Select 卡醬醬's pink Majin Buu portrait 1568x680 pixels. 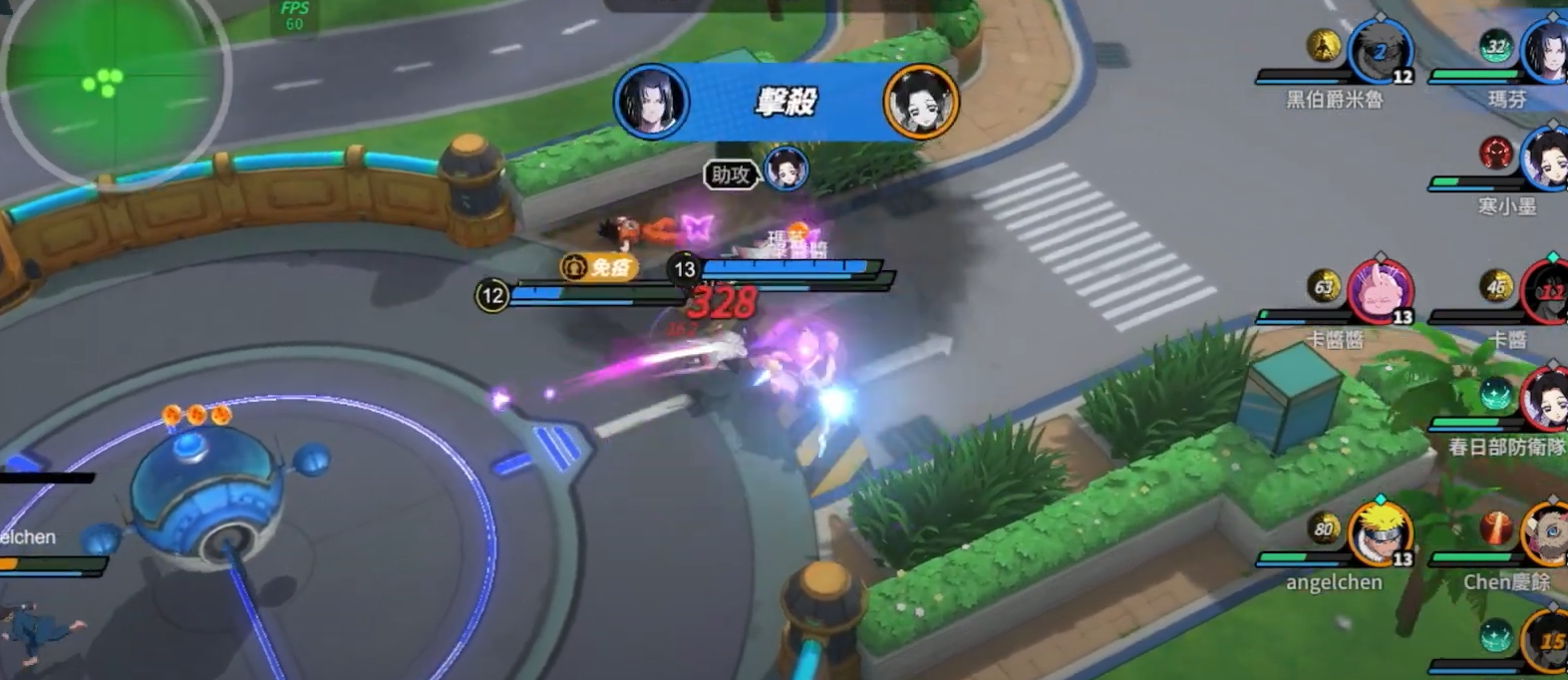coord(1380,291)
